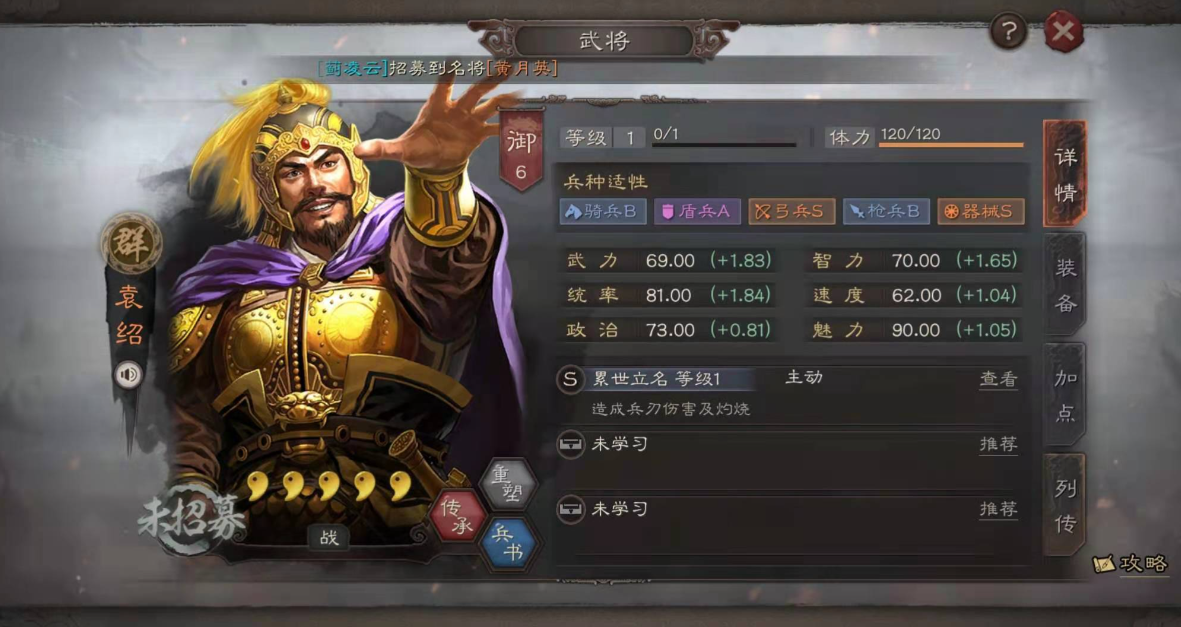View details of skill 累世立名 via 查看

tap(997, 379)
